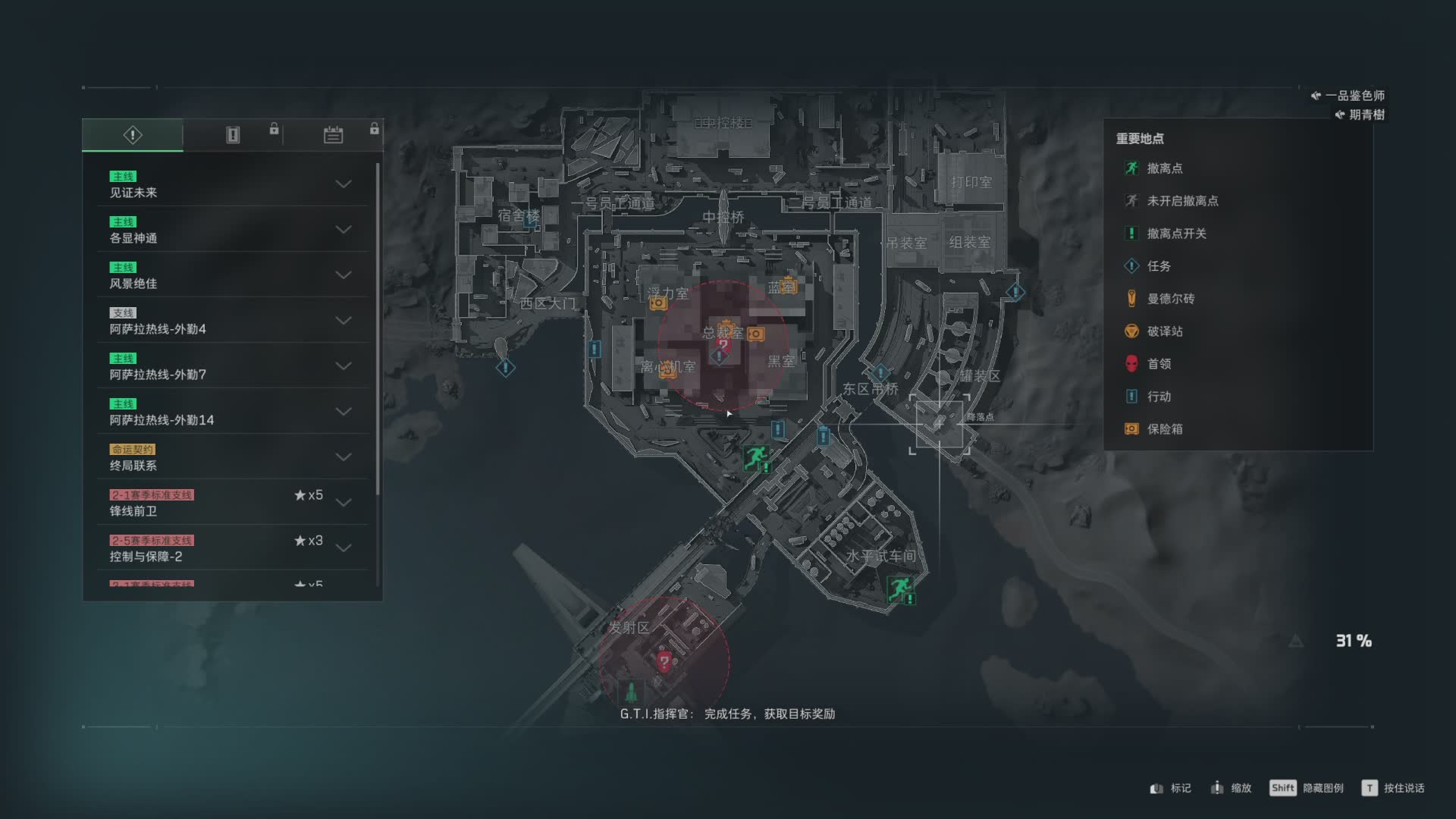
Task: Click the safe icon at 浮力室
Action: [657, 303]
